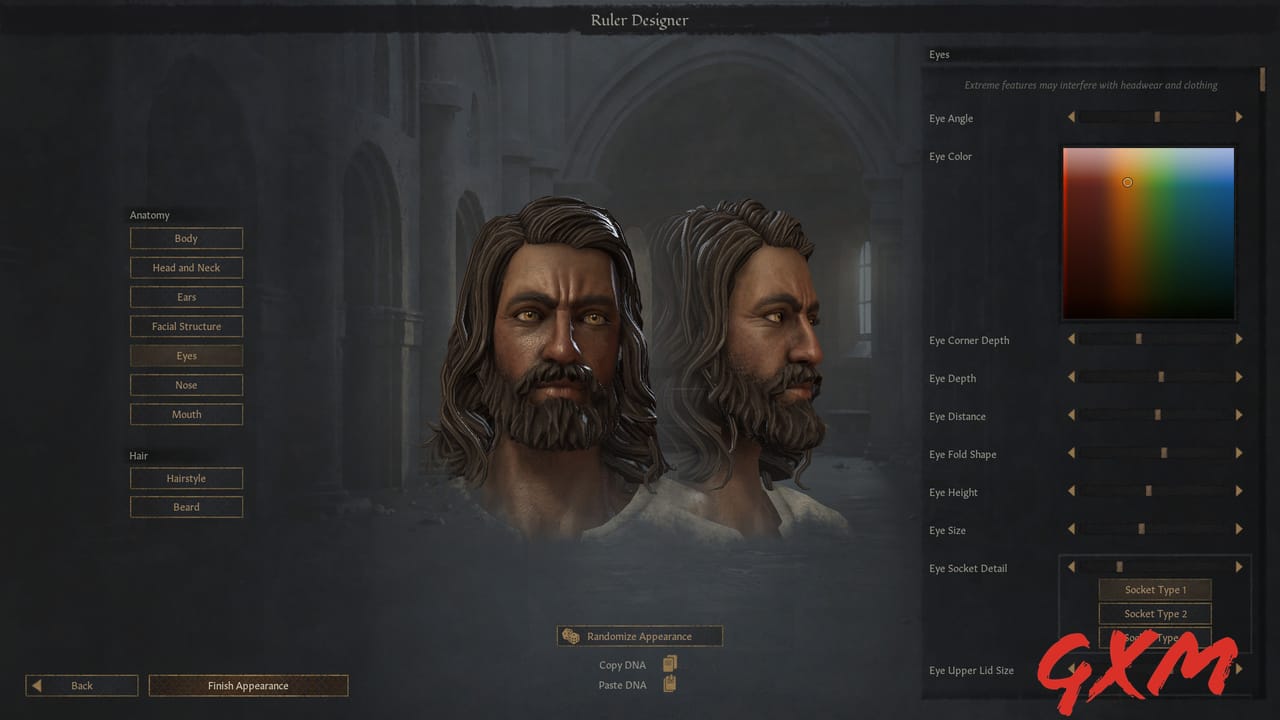Select Socket Type 2
1280x720 pixels.
[1155, 613]
